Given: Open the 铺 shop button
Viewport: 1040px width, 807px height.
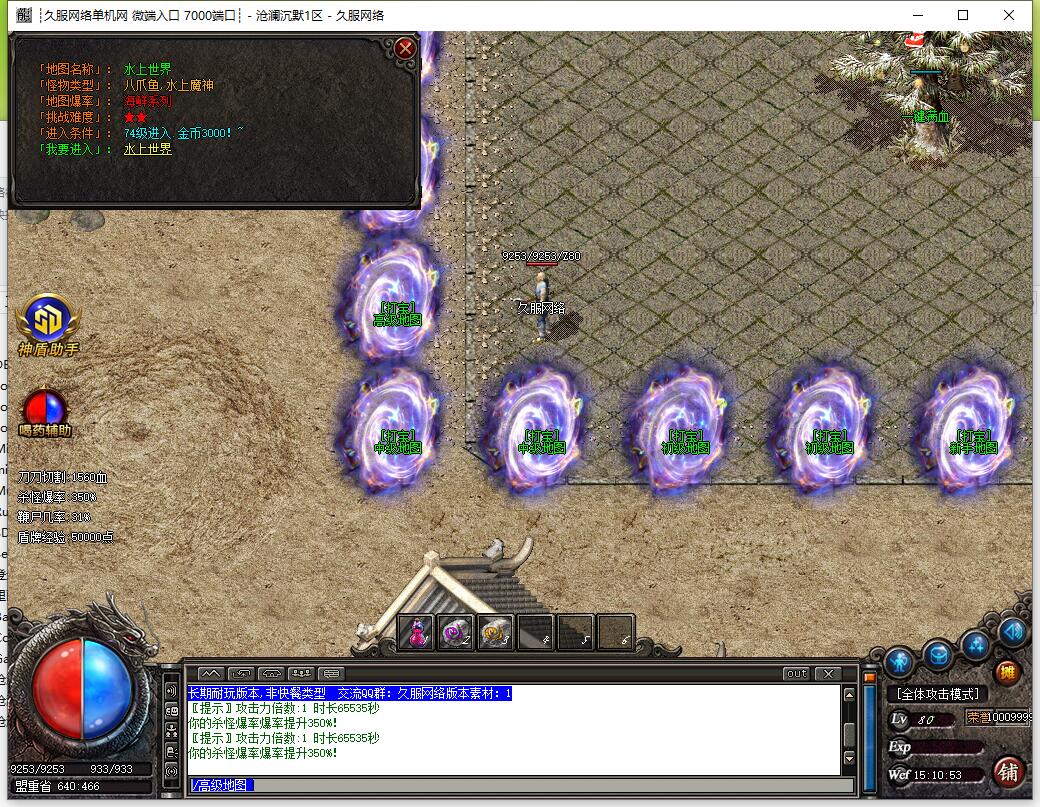Looking at the screenshot, I should pos(1008,771).
